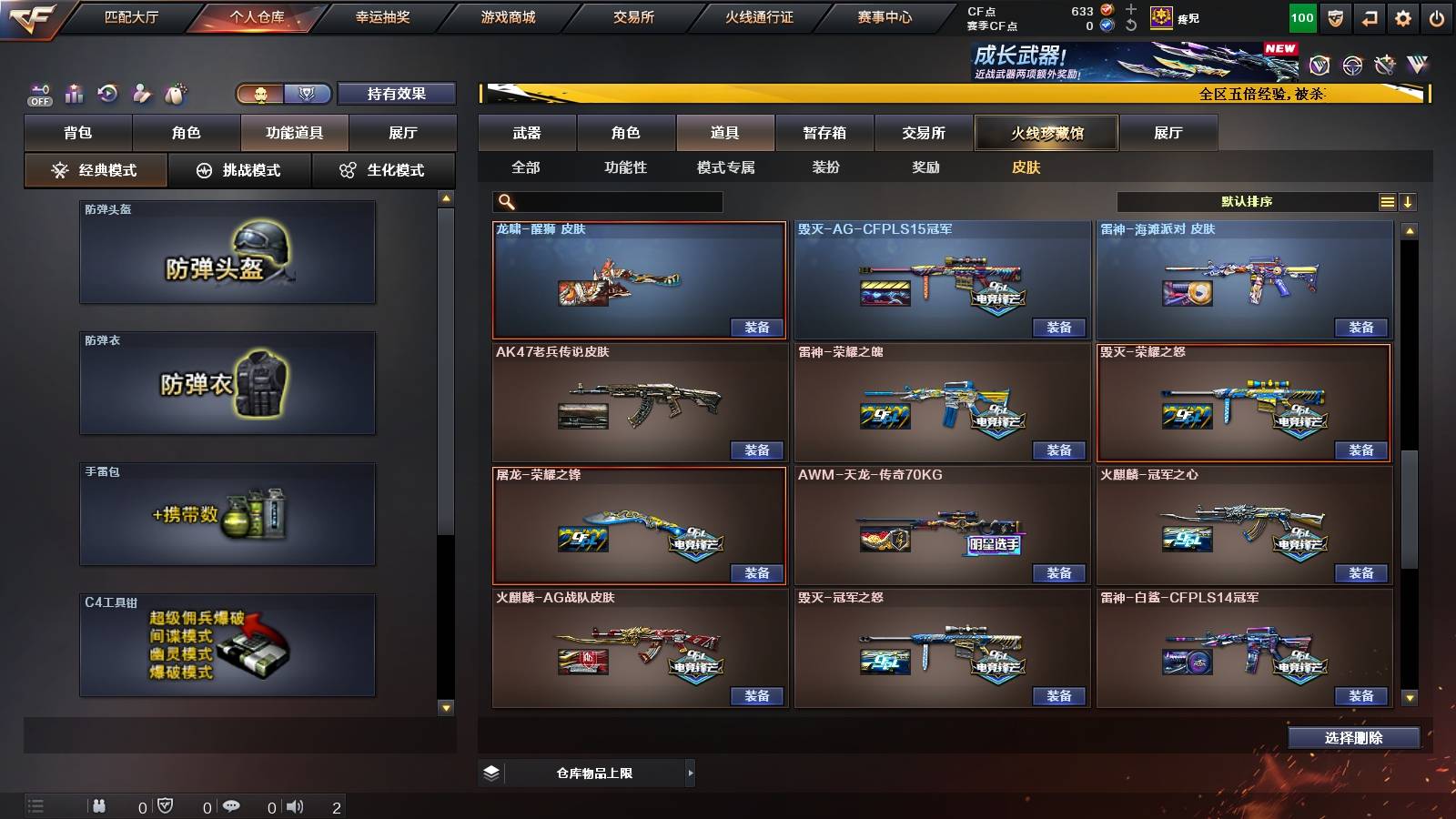Switch to list view next to sort order
This screenshot has height=819, width=1456.
[x=1387, y=202]
